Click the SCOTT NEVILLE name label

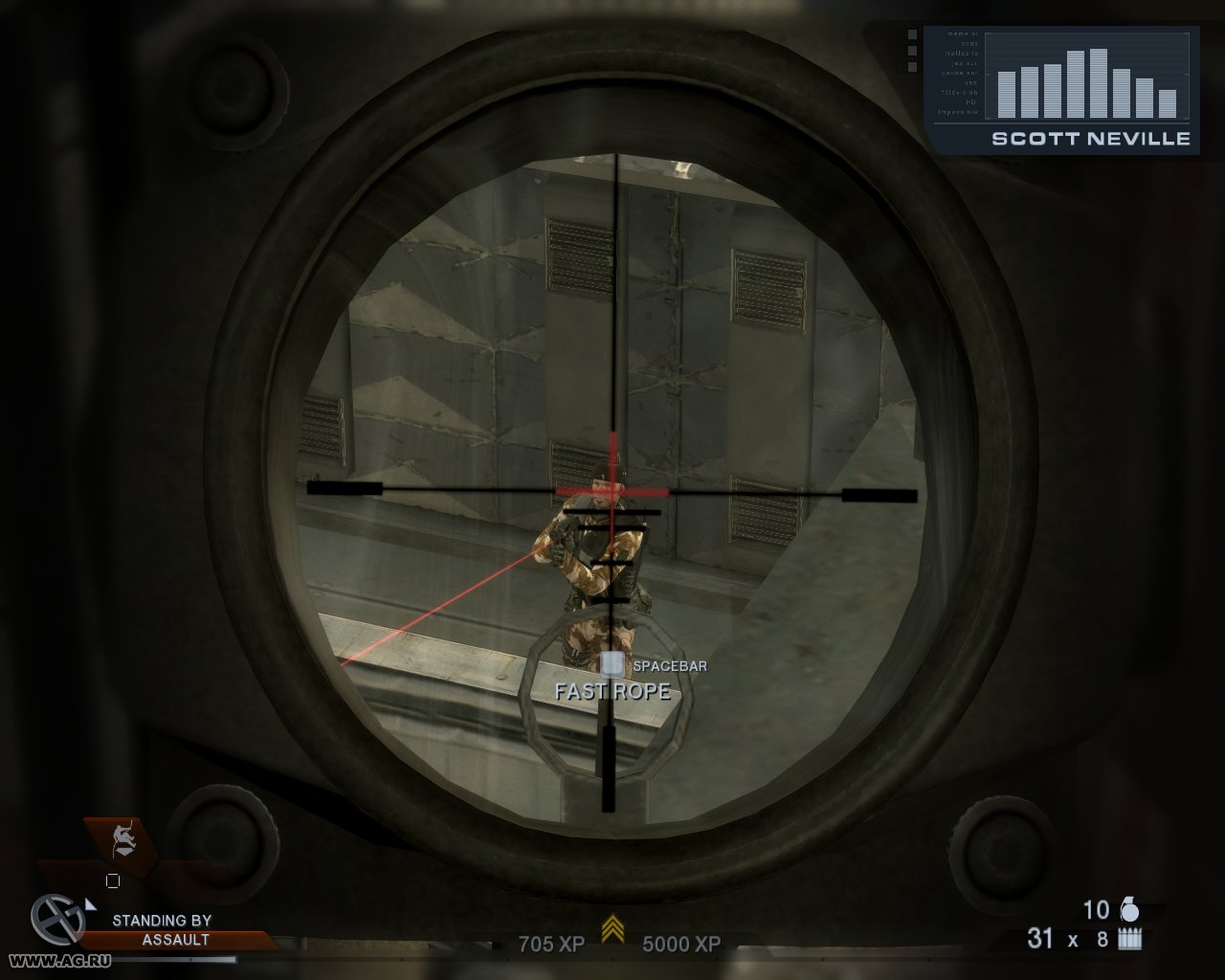pos(1089,139)
